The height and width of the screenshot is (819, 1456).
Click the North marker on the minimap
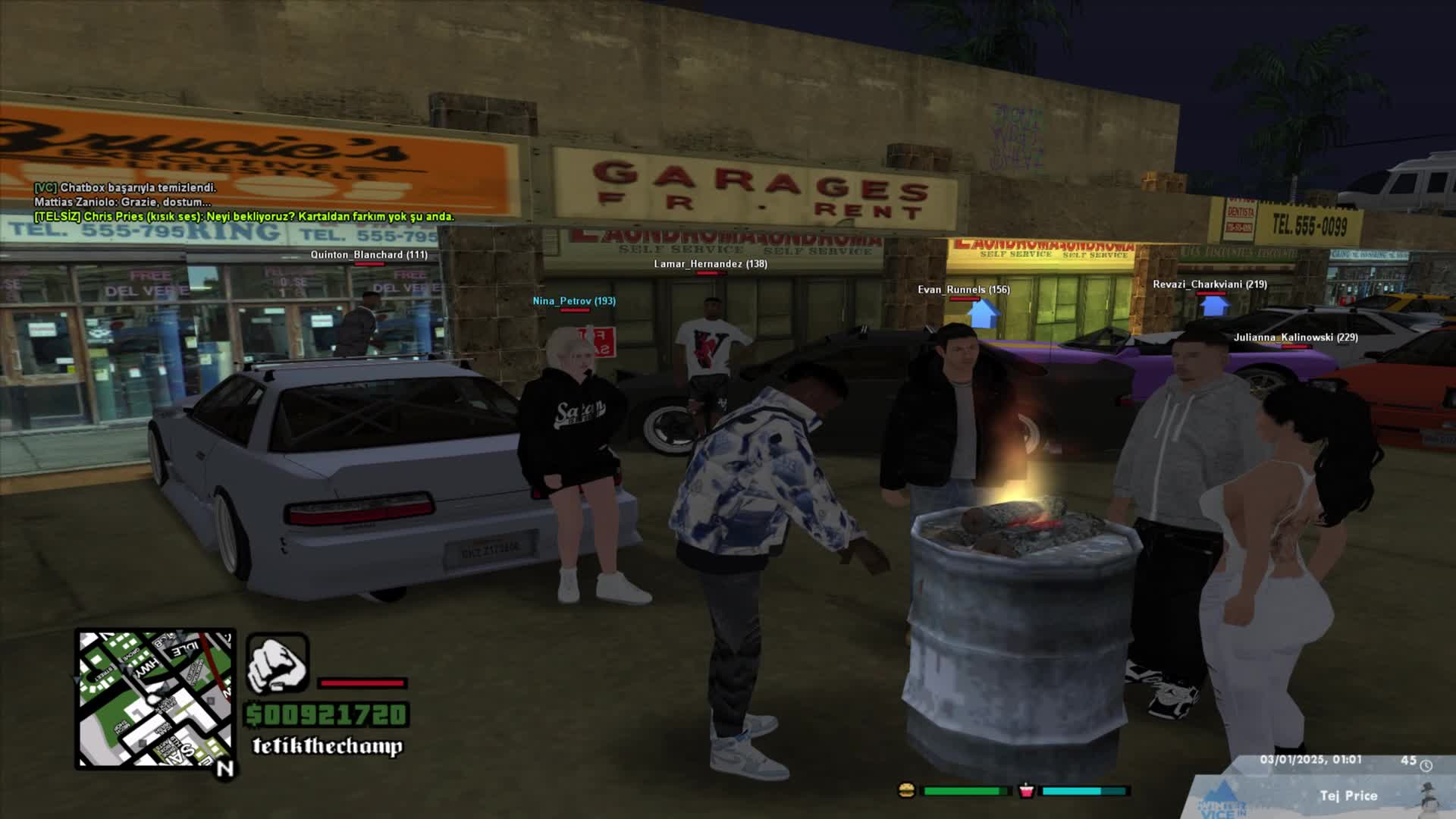point(225,769)
